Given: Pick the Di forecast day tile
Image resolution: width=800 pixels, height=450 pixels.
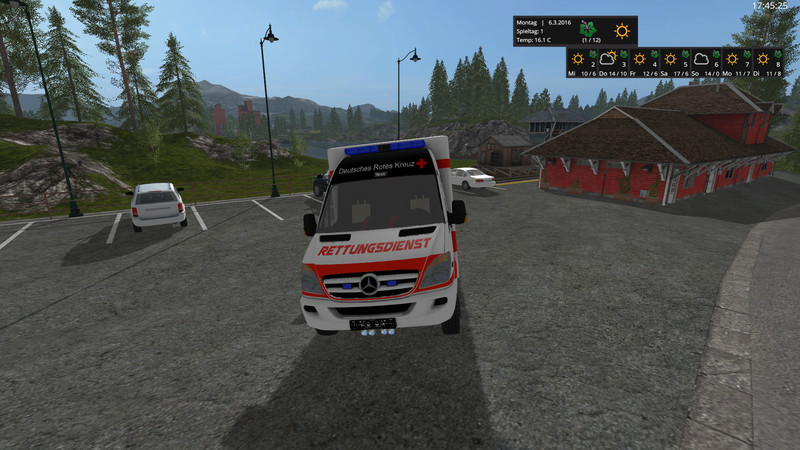Looking at the screenshot, I should click(767, 62).
